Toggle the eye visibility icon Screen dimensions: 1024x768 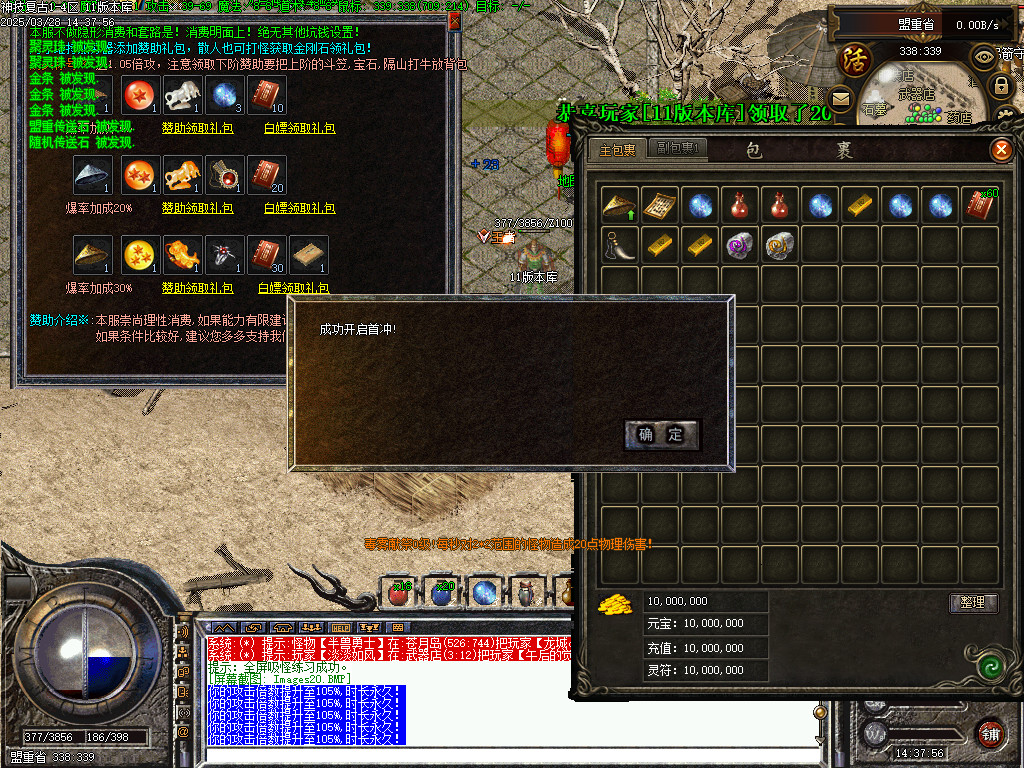pyautogui.click(x=985, y=56)
